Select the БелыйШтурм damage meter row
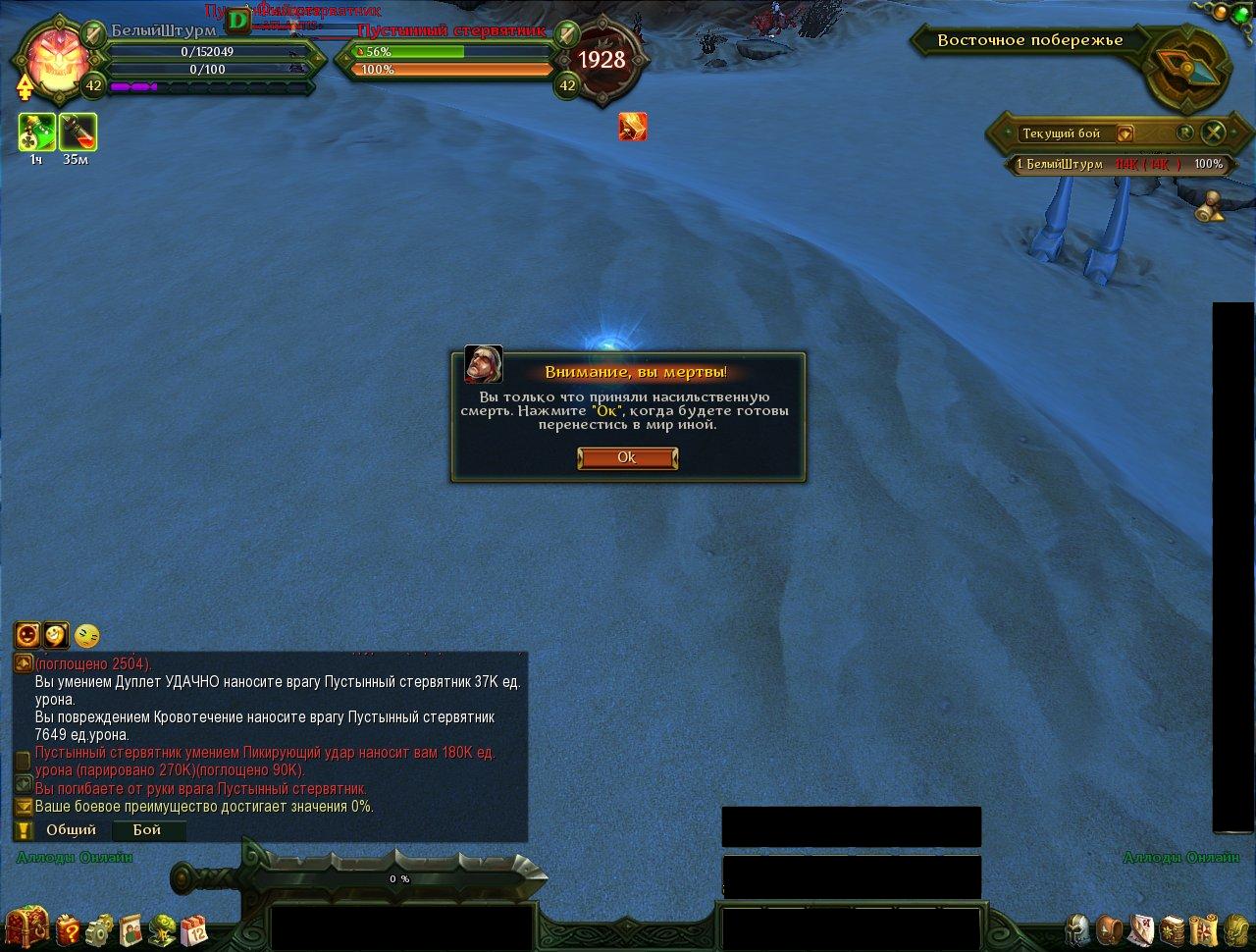This screenshot has width=1256, height=952. (x=1118, y=164)
